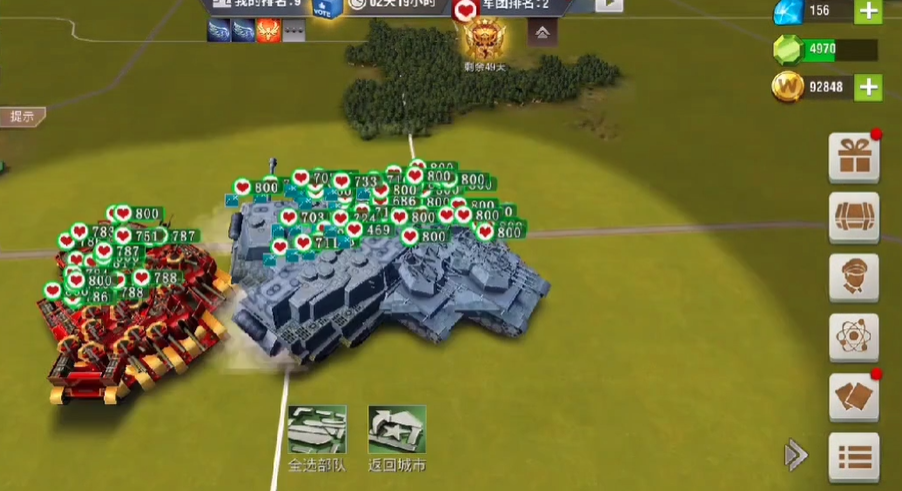902x491 pixels.
Task: Collapse the top panel with up chevron
Action: (542, 32)
